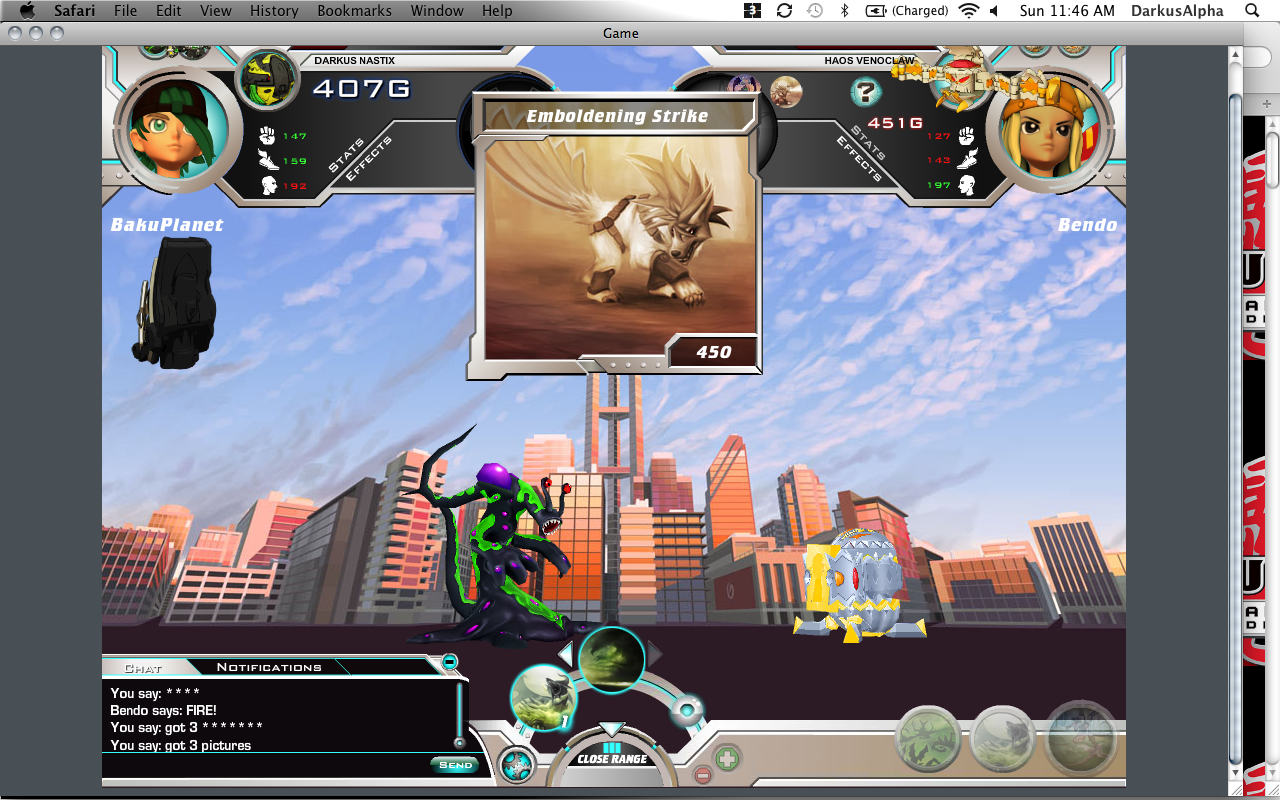Switch to the Notifications tab
Image resolution: width=1280 pixels, height=800 pixels.
269,667
